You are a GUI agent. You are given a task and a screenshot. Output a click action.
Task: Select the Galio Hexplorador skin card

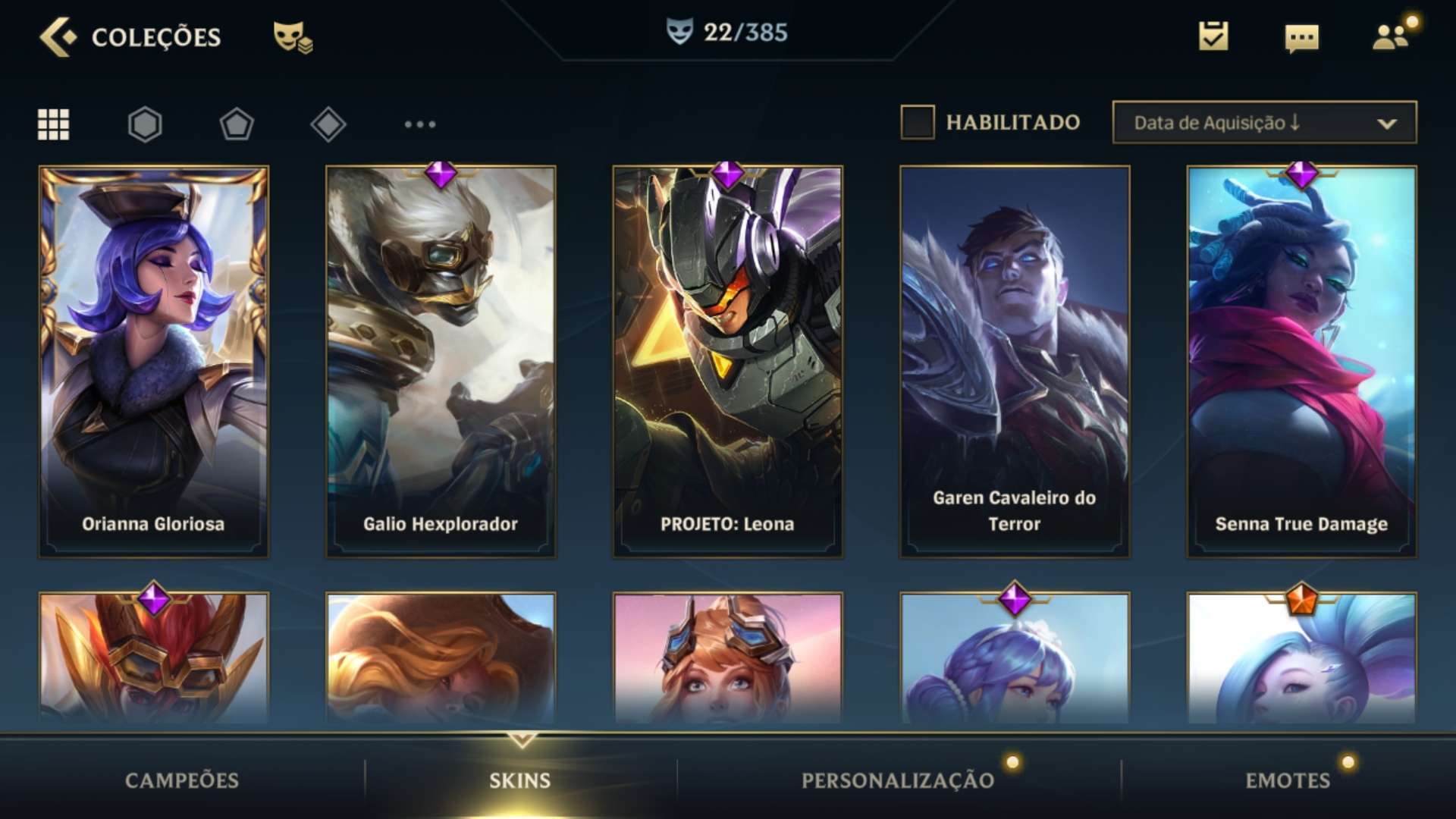click(441, 362)
